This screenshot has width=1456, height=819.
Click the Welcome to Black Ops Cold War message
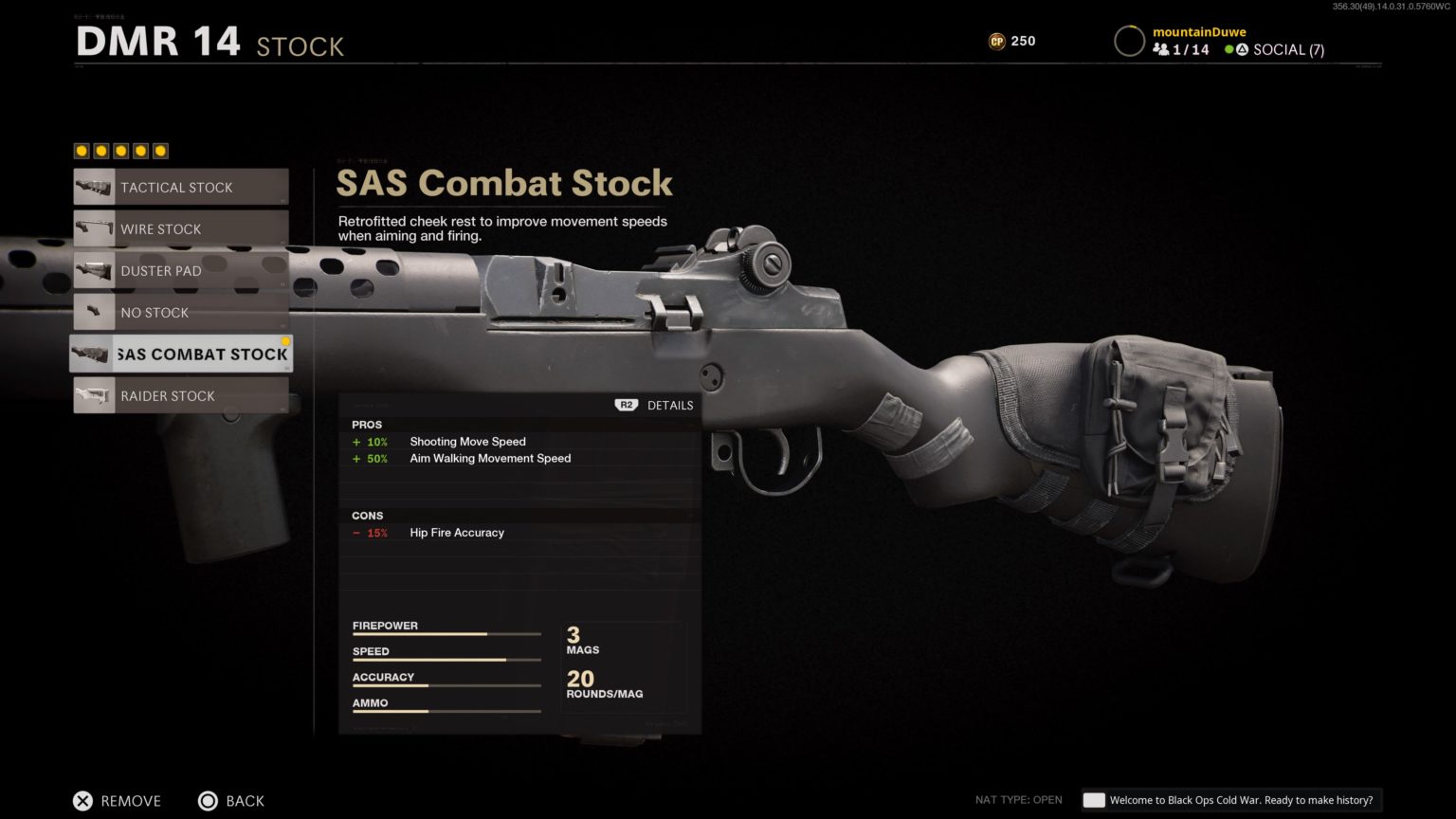1242,799
